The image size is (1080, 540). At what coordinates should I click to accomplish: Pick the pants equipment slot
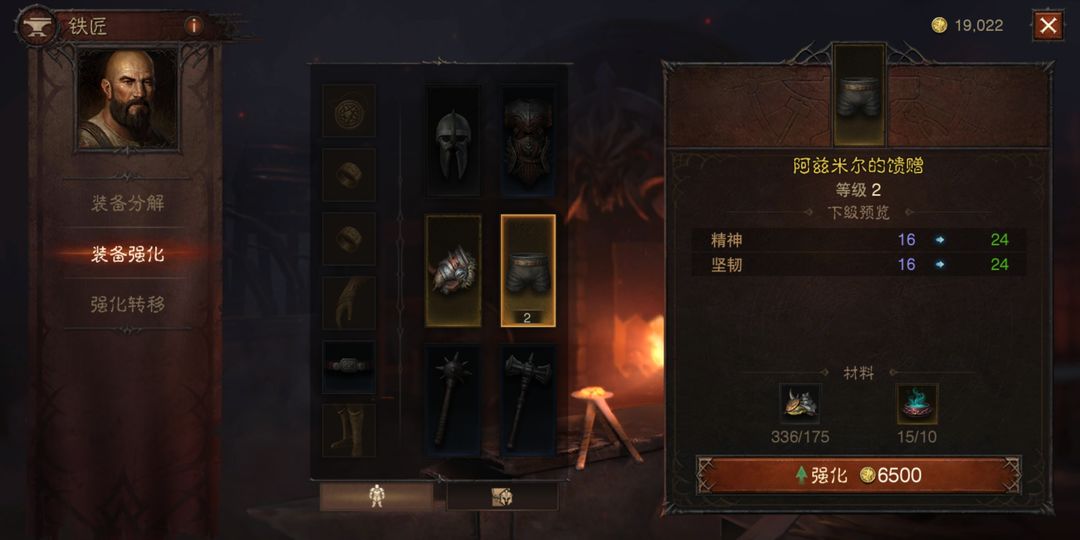point(527,270)
